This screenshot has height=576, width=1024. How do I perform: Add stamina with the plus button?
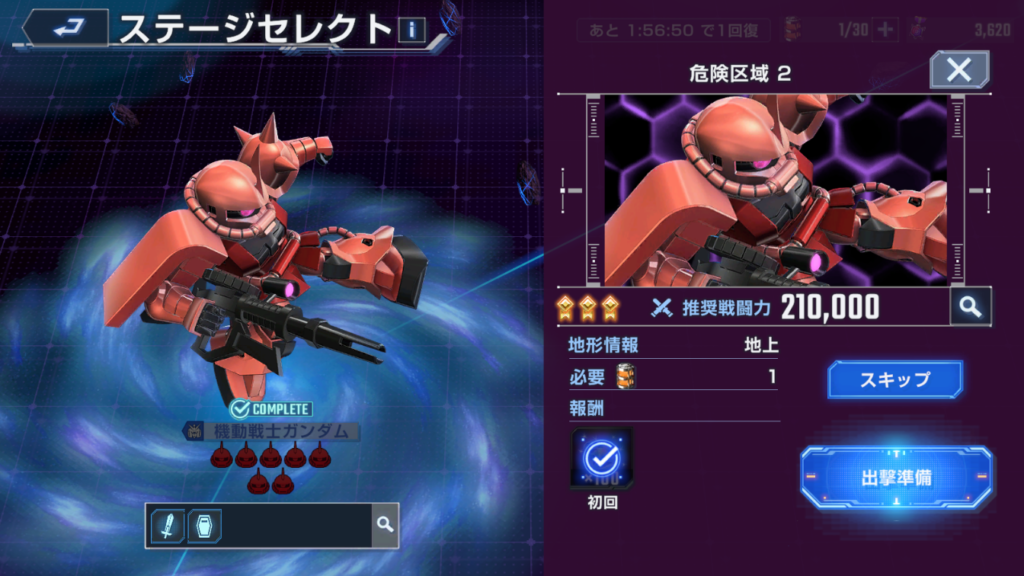[x=885, y=29]
